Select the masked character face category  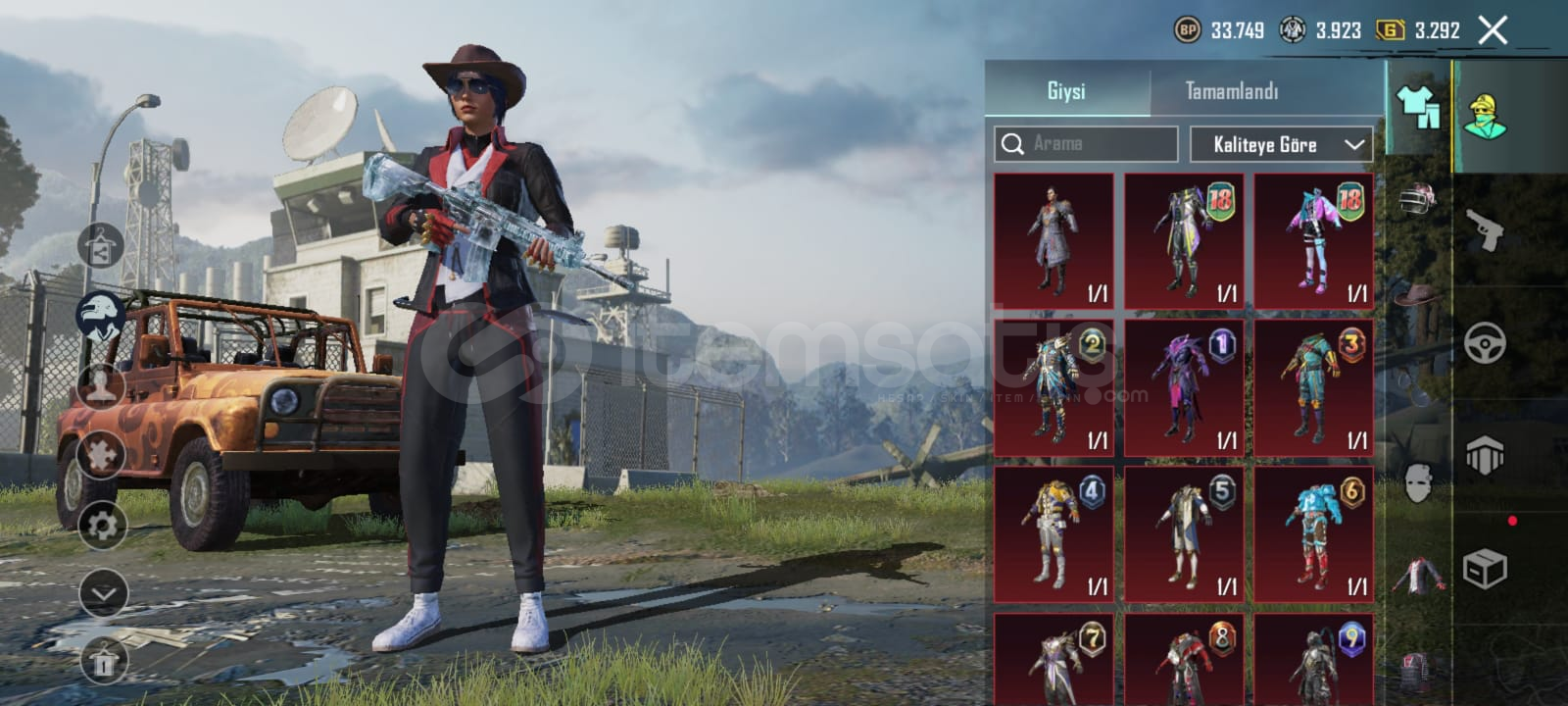[x=1418, y=482]
